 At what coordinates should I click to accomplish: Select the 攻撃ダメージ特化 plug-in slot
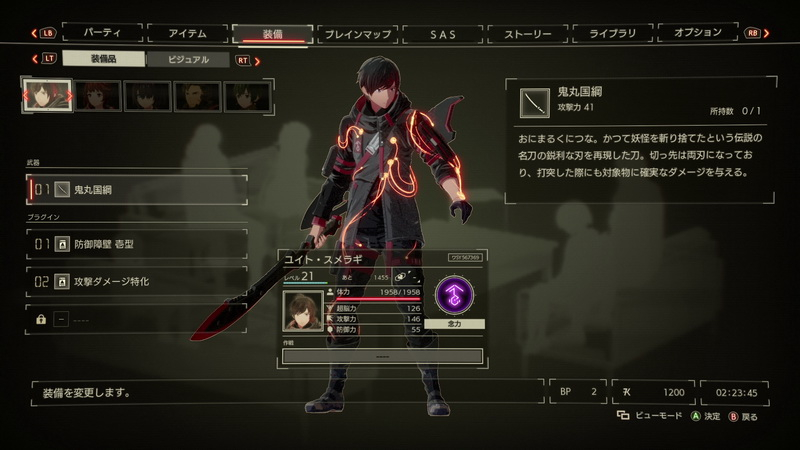click(137, 282)
